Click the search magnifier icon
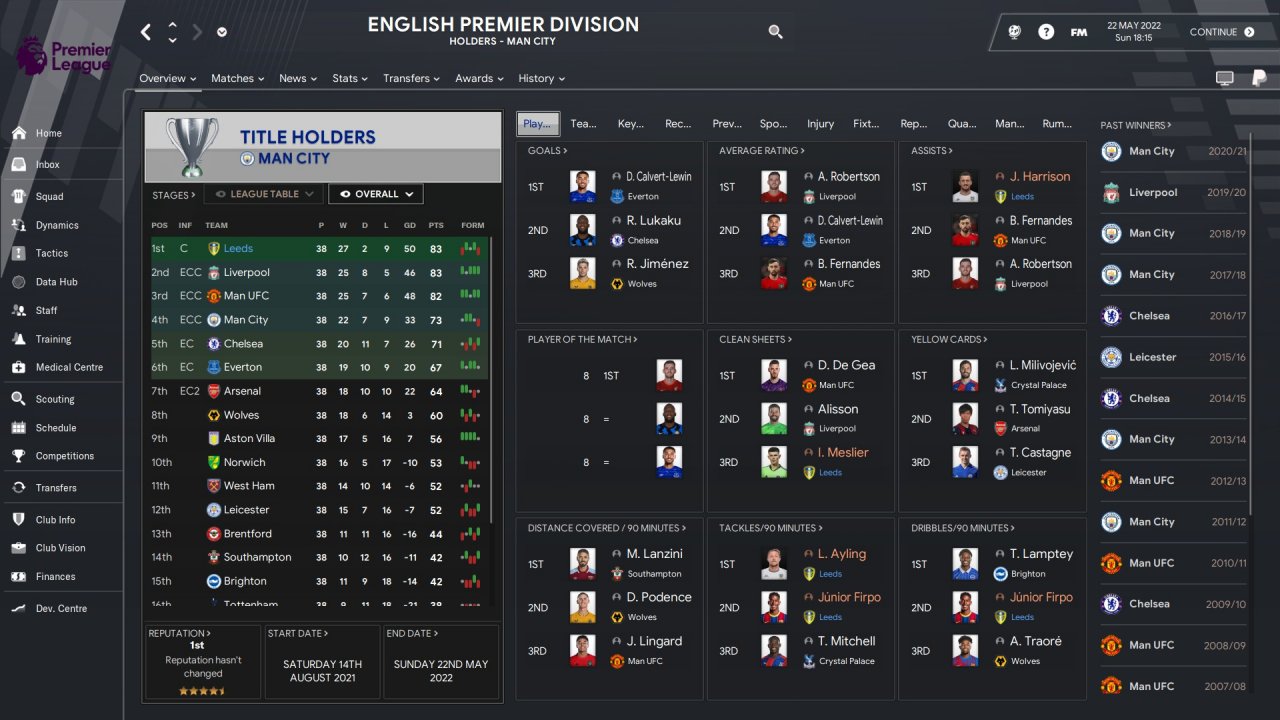1280x720 pixels. click(x=775, y=32)
